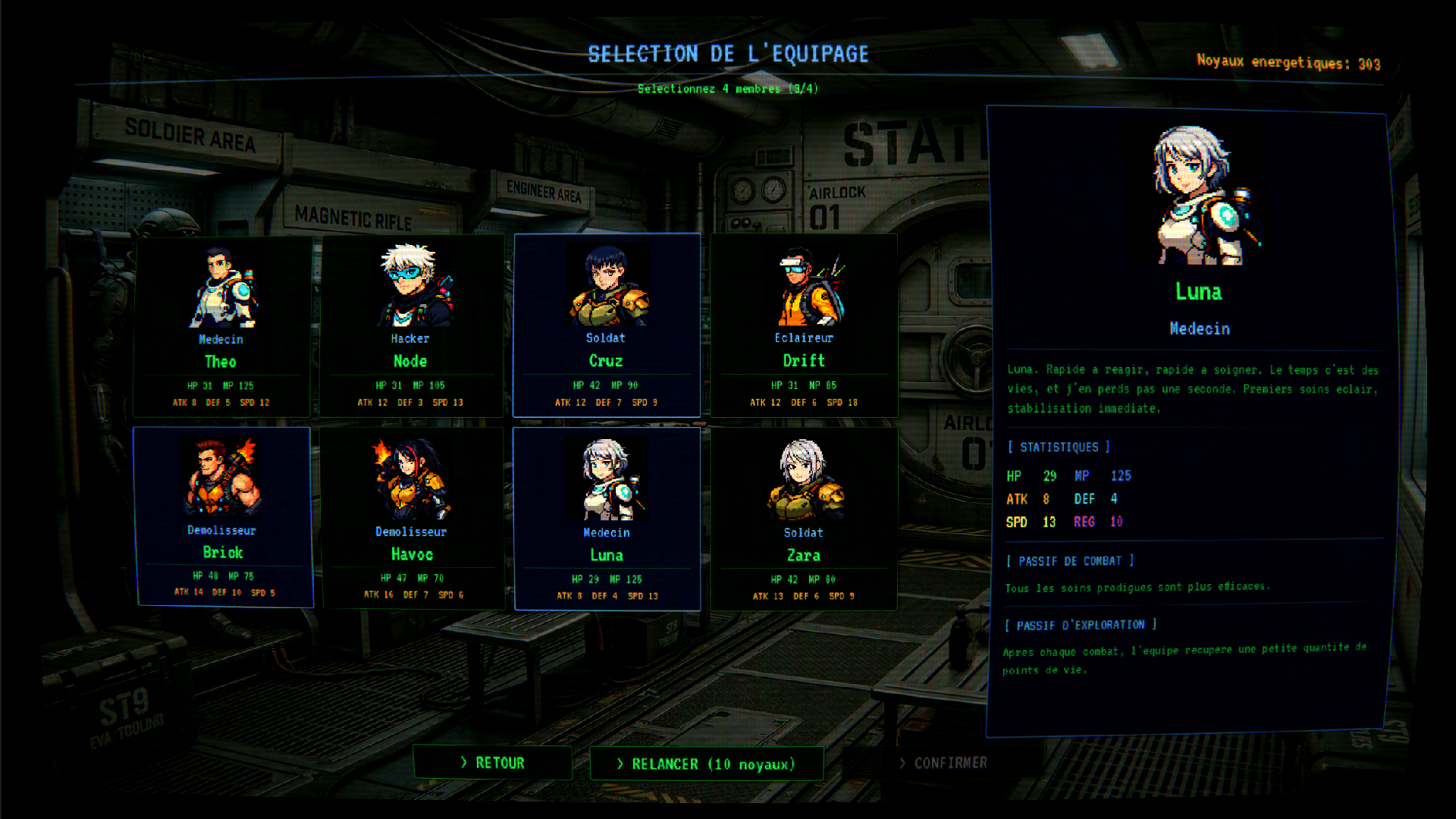Deselect Demolisseur Brick card
The height and width of the screenshot is (819, 1456).
pyautogui.click(x=223, y=517)
